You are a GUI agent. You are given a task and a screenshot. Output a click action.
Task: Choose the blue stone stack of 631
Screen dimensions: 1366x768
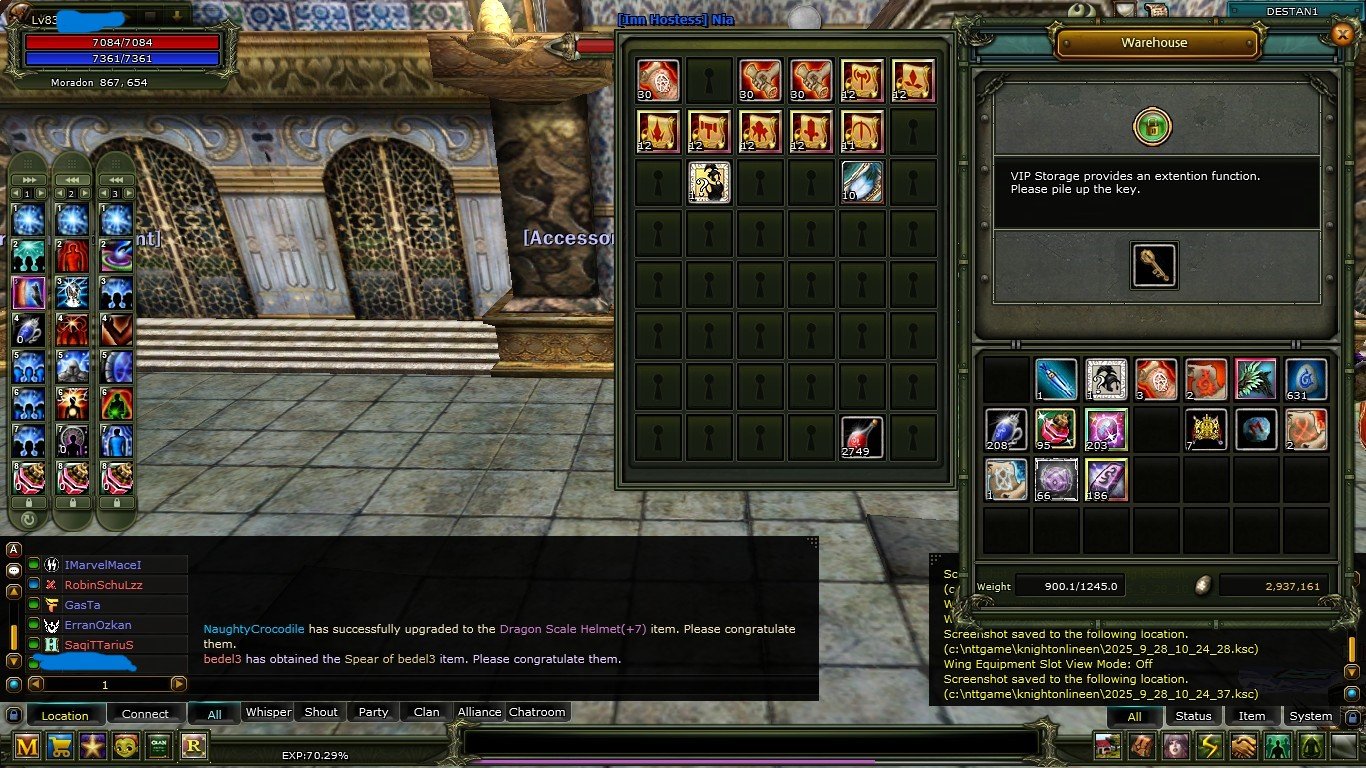click(1305, 380)
